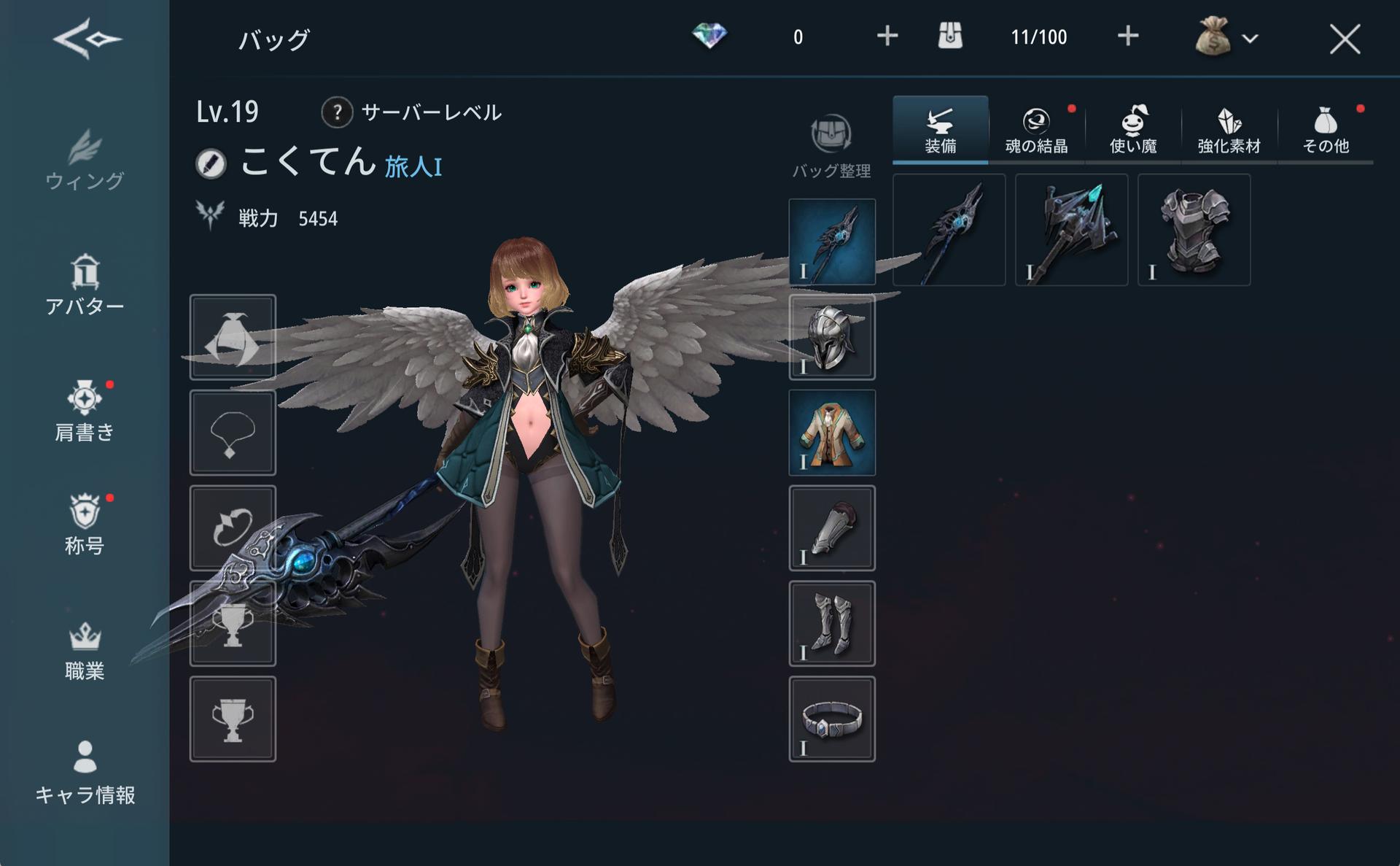Open the ウィング wing menu

85,161
